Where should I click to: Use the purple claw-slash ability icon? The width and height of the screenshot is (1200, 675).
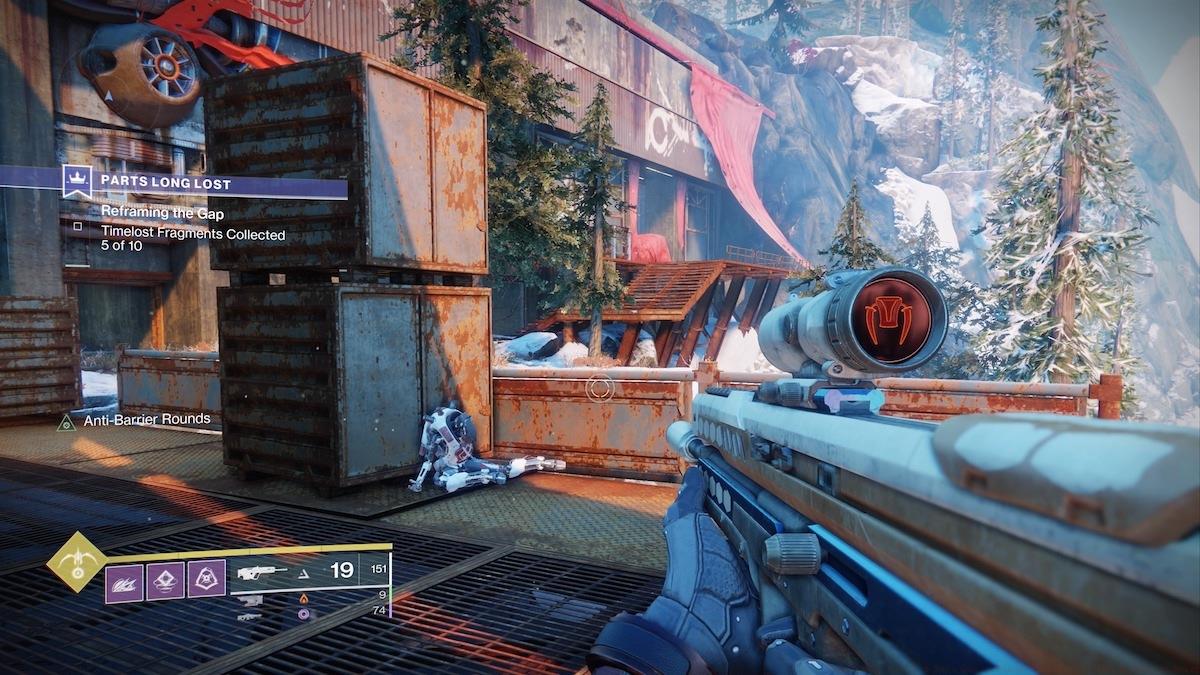(x=124, y=583)
